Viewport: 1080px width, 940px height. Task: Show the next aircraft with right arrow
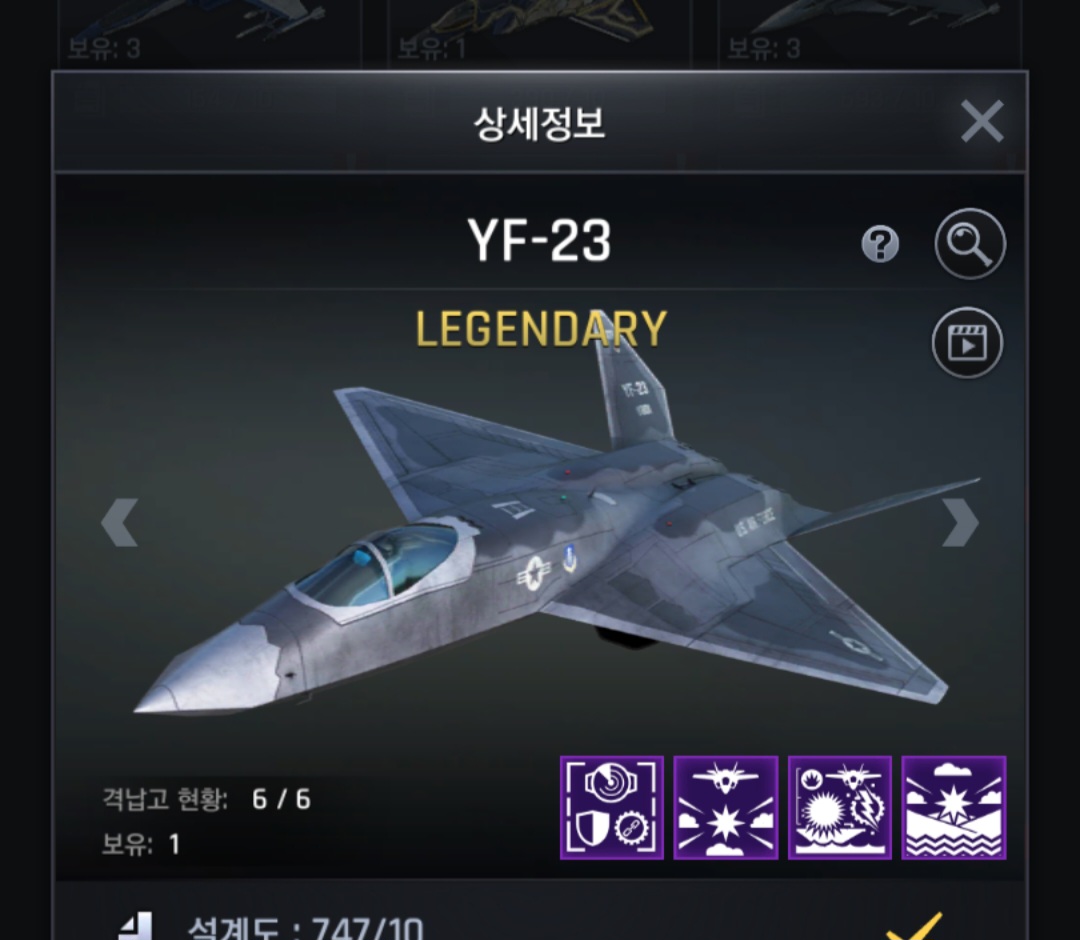(960, 522)
